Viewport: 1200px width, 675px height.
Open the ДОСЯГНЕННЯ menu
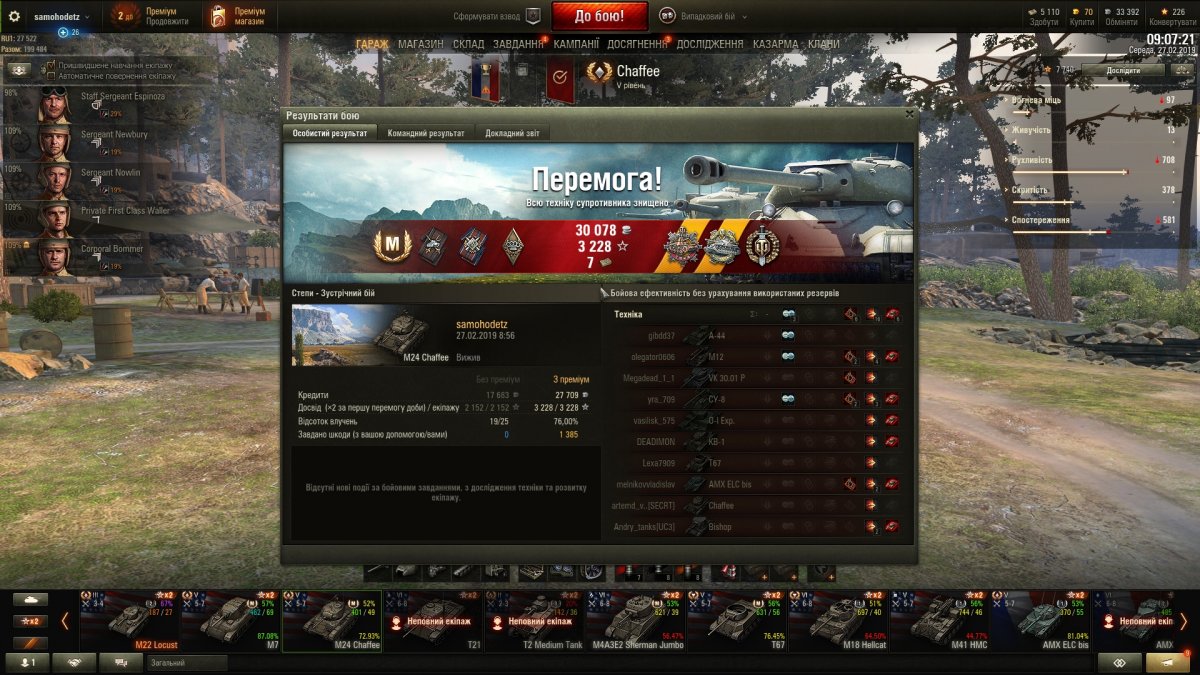pyautogui.click(x=637, y=44)
